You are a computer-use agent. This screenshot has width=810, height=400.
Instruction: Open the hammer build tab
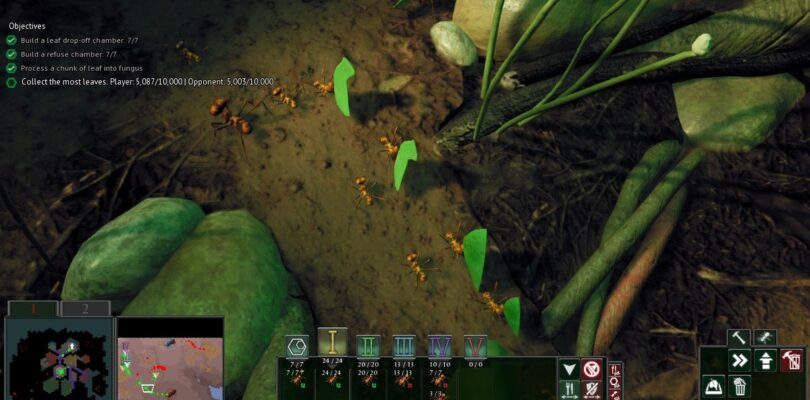tap(739, 339)
